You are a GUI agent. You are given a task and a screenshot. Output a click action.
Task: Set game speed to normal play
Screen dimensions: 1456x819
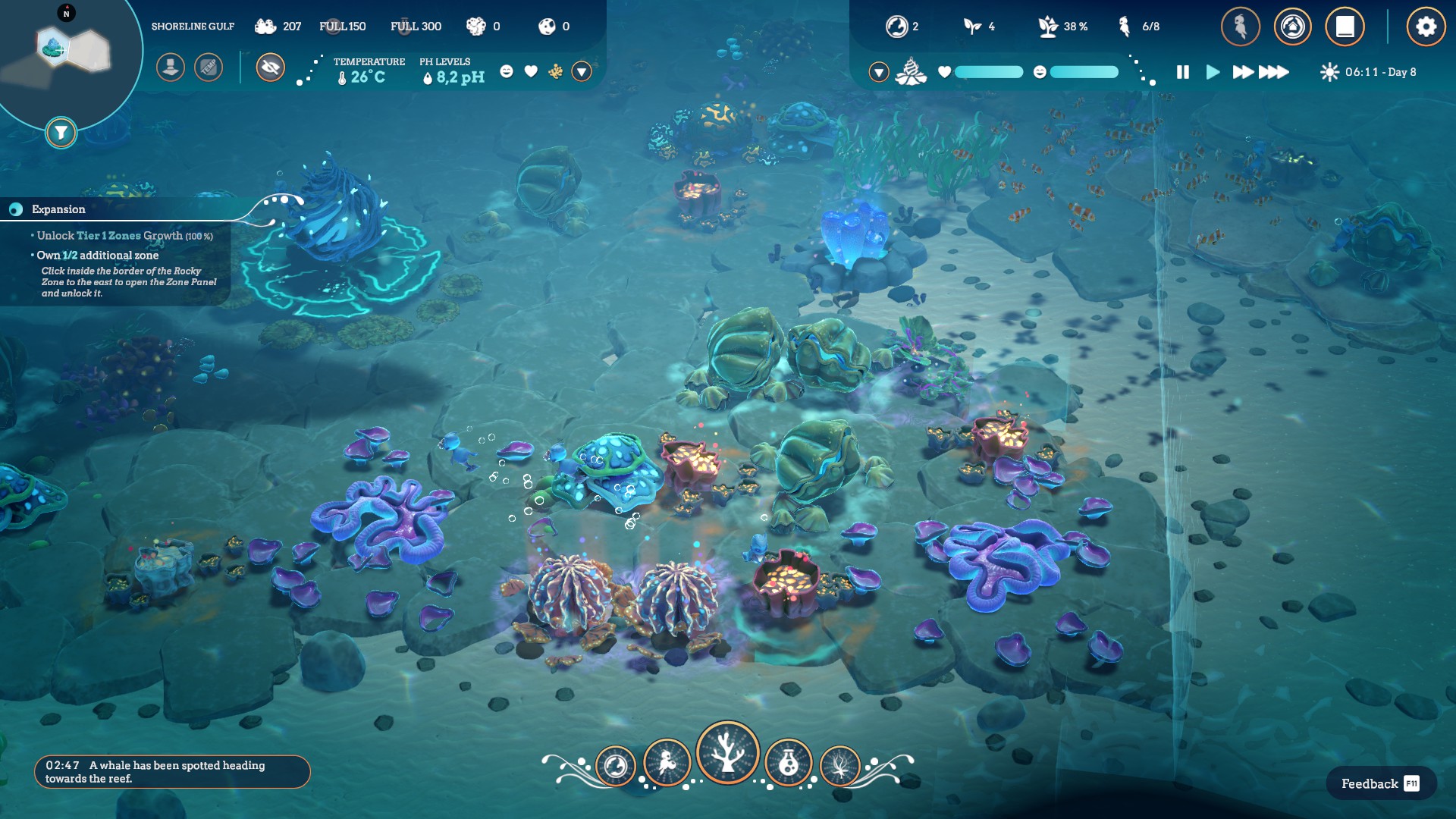[1213, 72]
